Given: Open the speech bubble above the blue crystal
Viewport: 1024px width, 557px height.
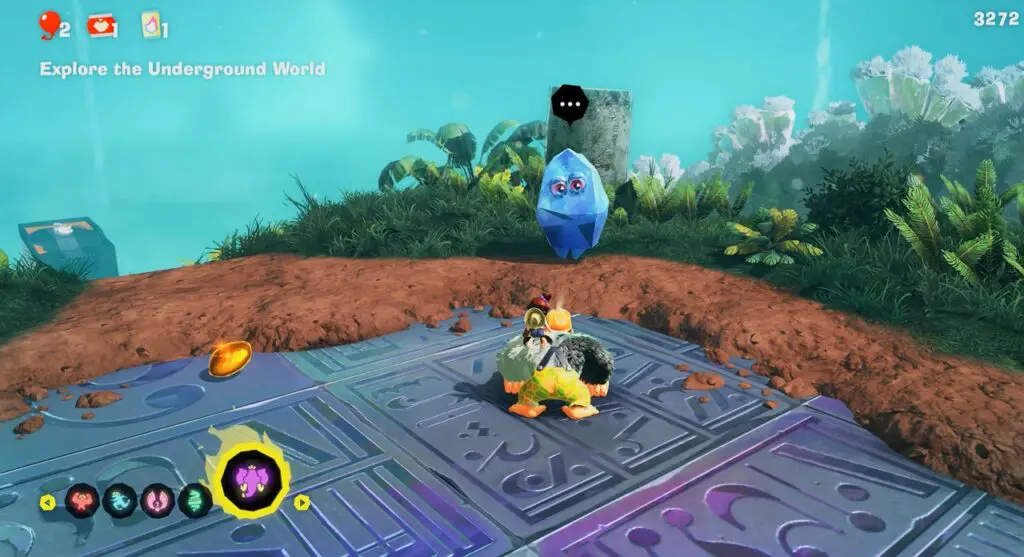Looking at the screenshot, I should click(571, 104).
